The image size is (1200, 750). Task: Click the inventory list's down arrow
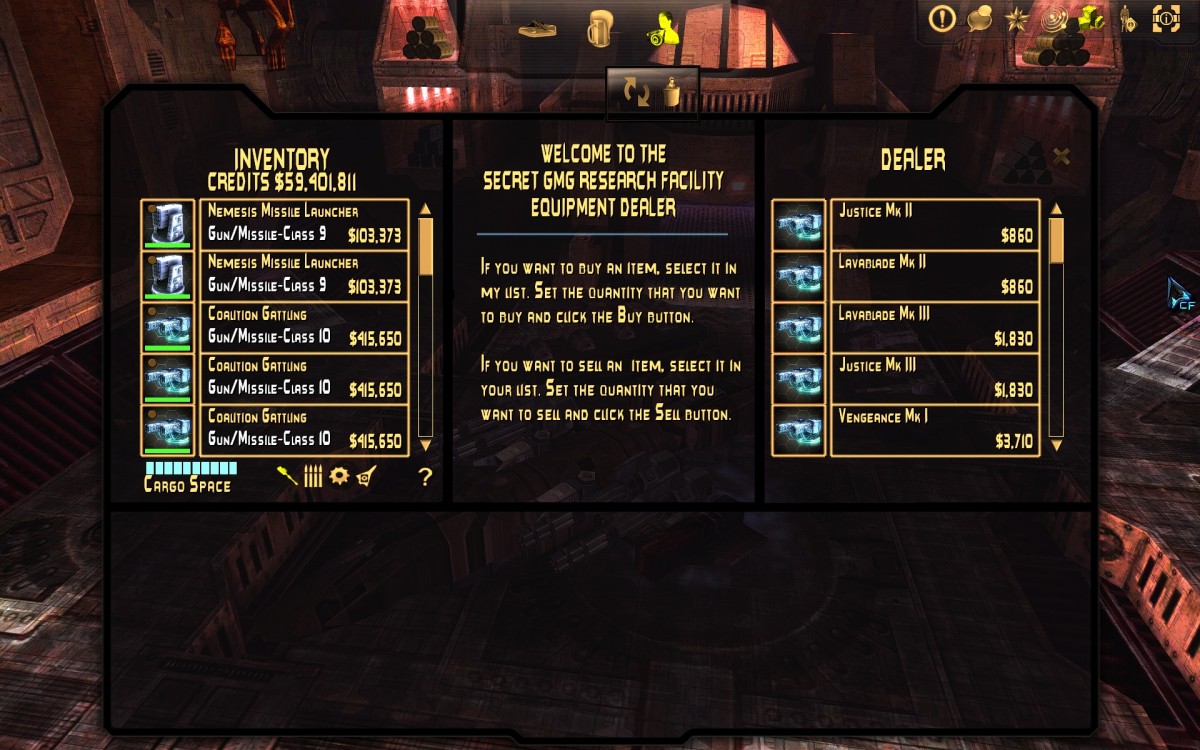[425, 444]
